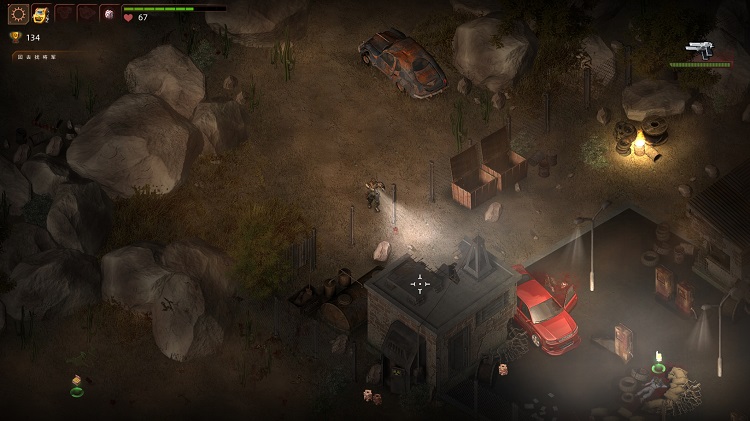Click the equipped pistol weapon icon
Screen dimensions: 750x421
pos(701,50)
